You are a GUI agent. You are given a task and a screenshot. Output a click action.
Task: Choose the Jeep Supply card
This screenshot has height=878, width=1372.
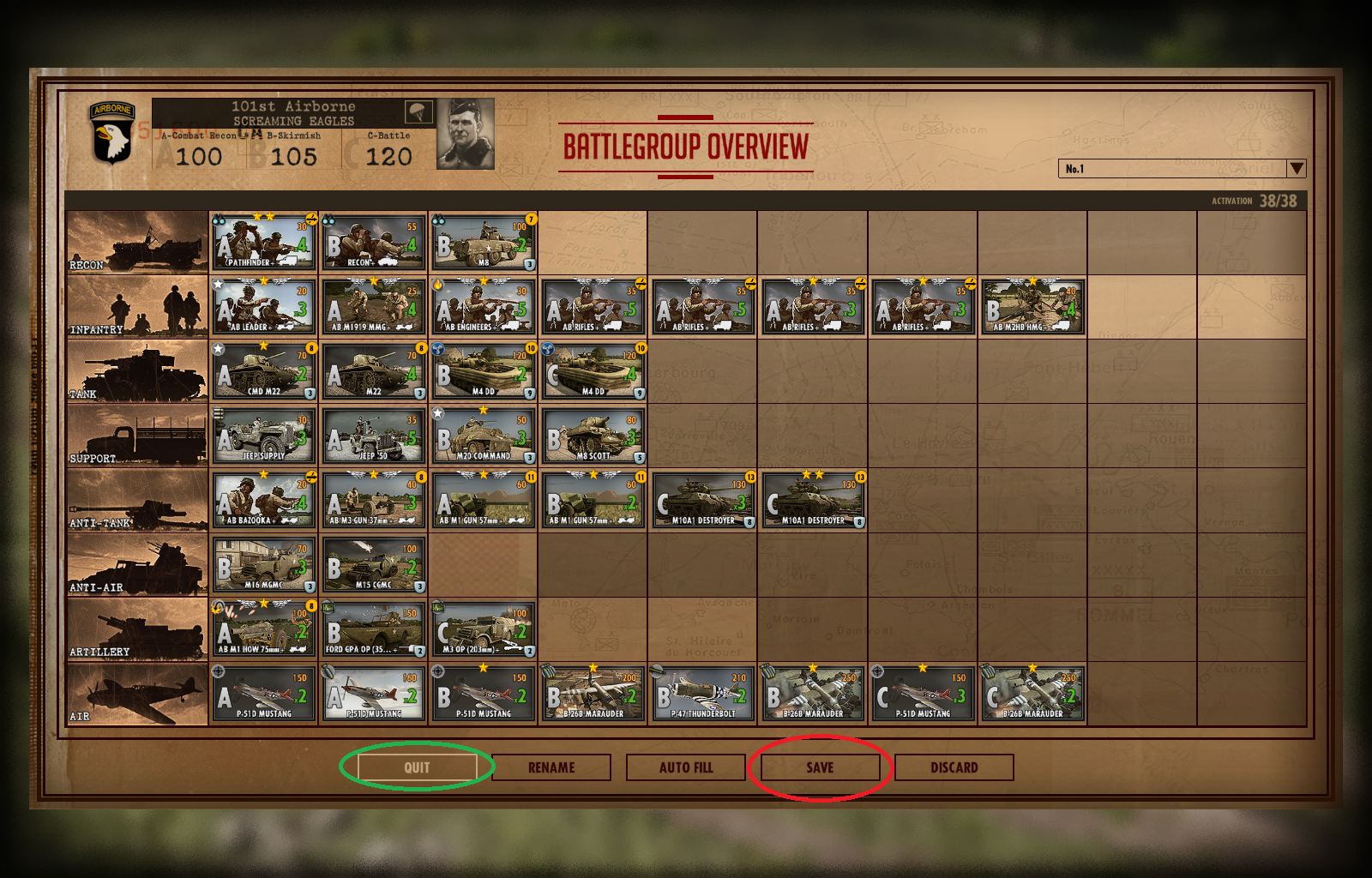click(x=264, y=436)
